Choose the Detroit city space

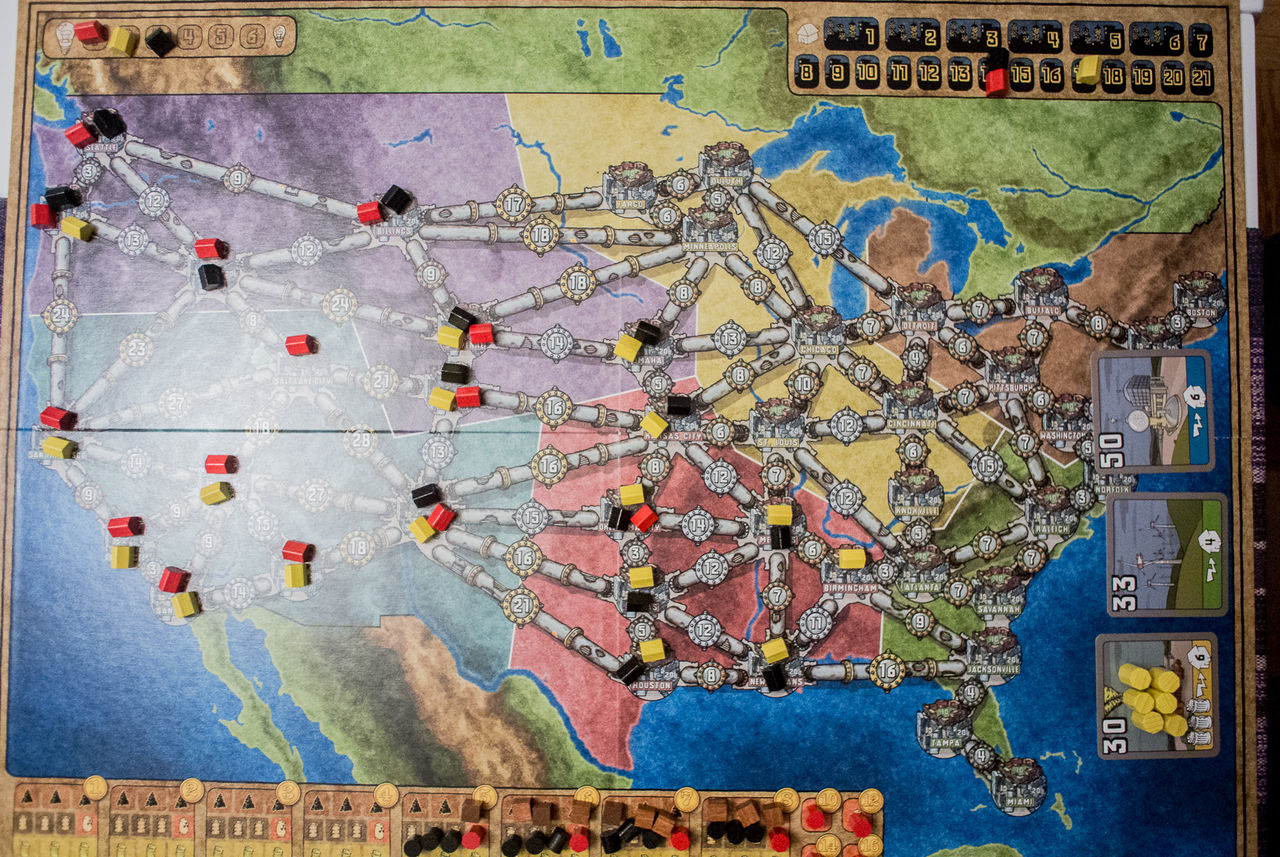tap(918, 307)
